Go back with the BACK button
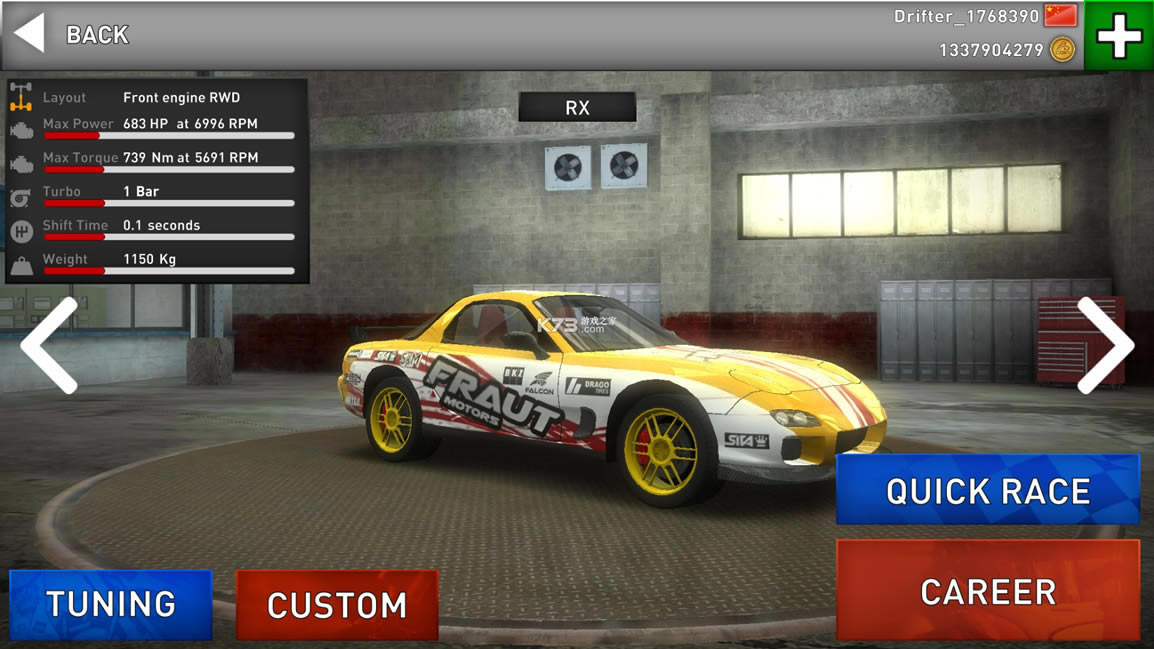Viewport: 1154px width, 649px height. [x=72, y=35]
